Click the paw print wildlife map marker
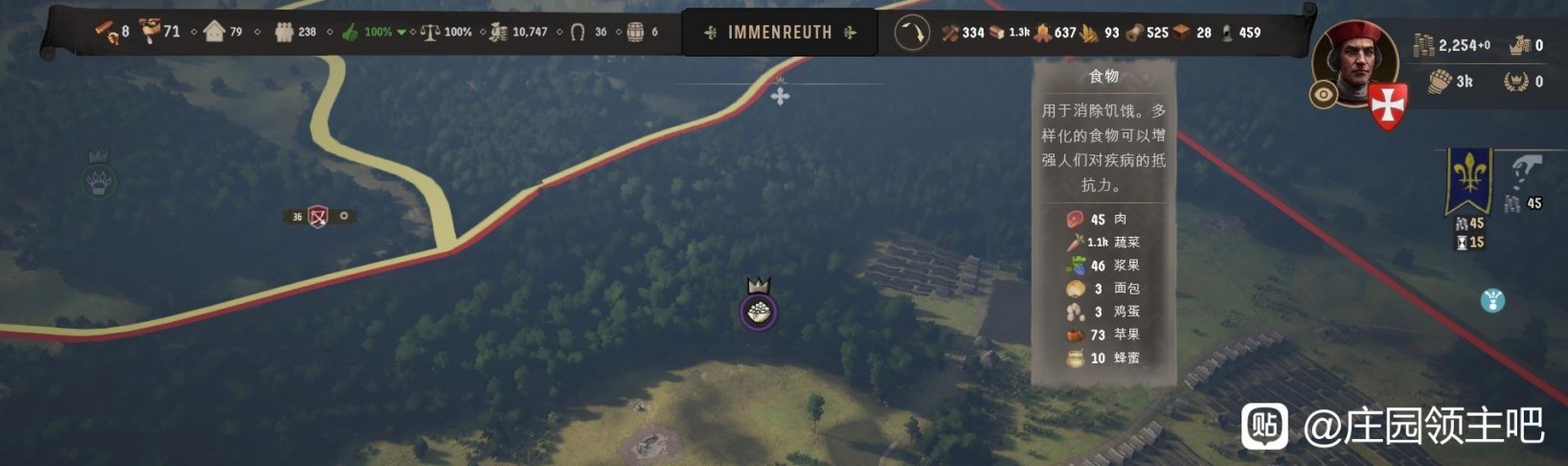The image size is (1568, 466). pos(99,179)
